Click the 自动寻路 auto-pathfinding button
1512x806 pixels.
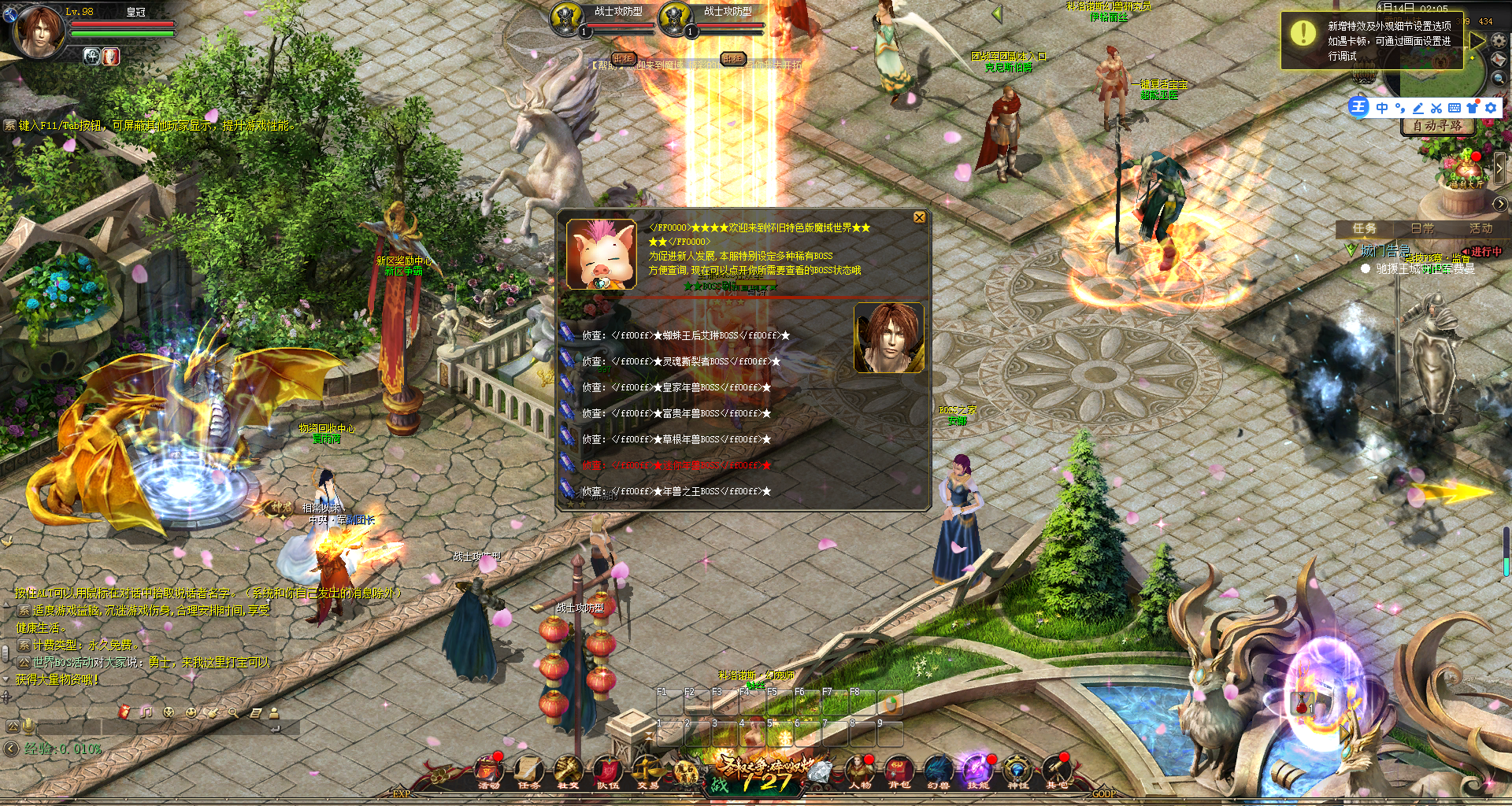(x=1437, y=126)
